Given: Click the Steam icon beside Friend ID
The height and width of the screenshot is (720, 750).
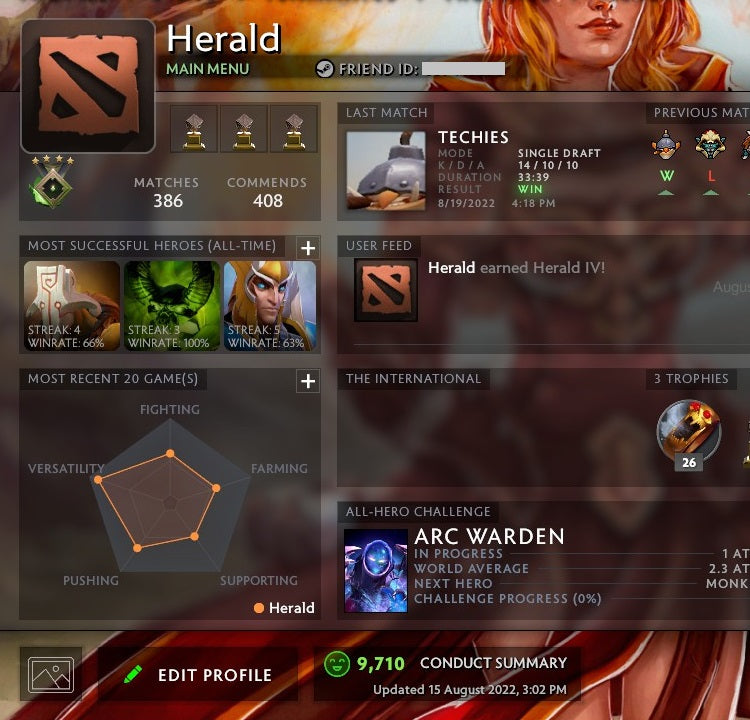Looking at the screenshot, I should (x=325, y=69).
